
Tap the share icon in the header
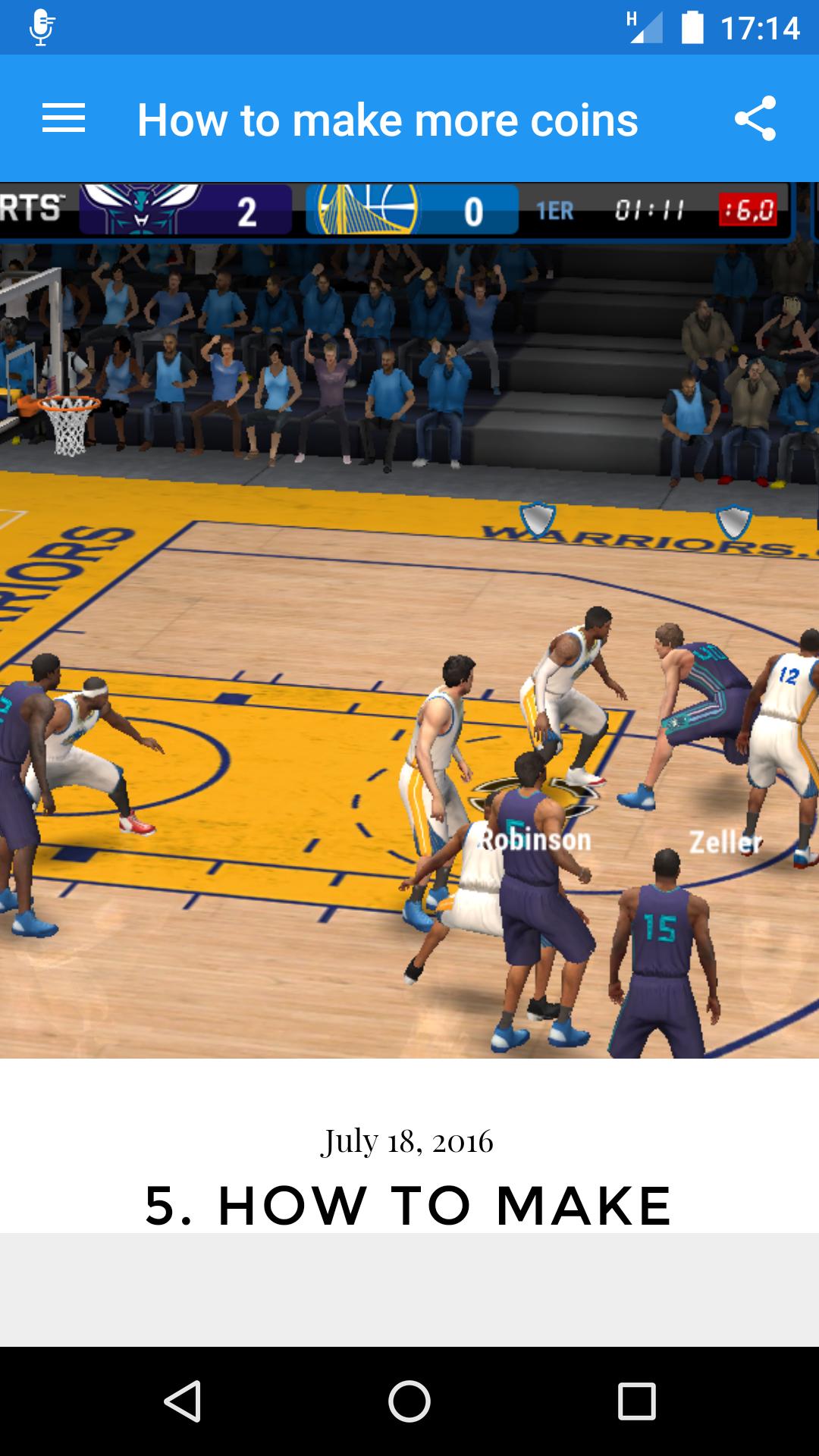click(x=755, y=119)
